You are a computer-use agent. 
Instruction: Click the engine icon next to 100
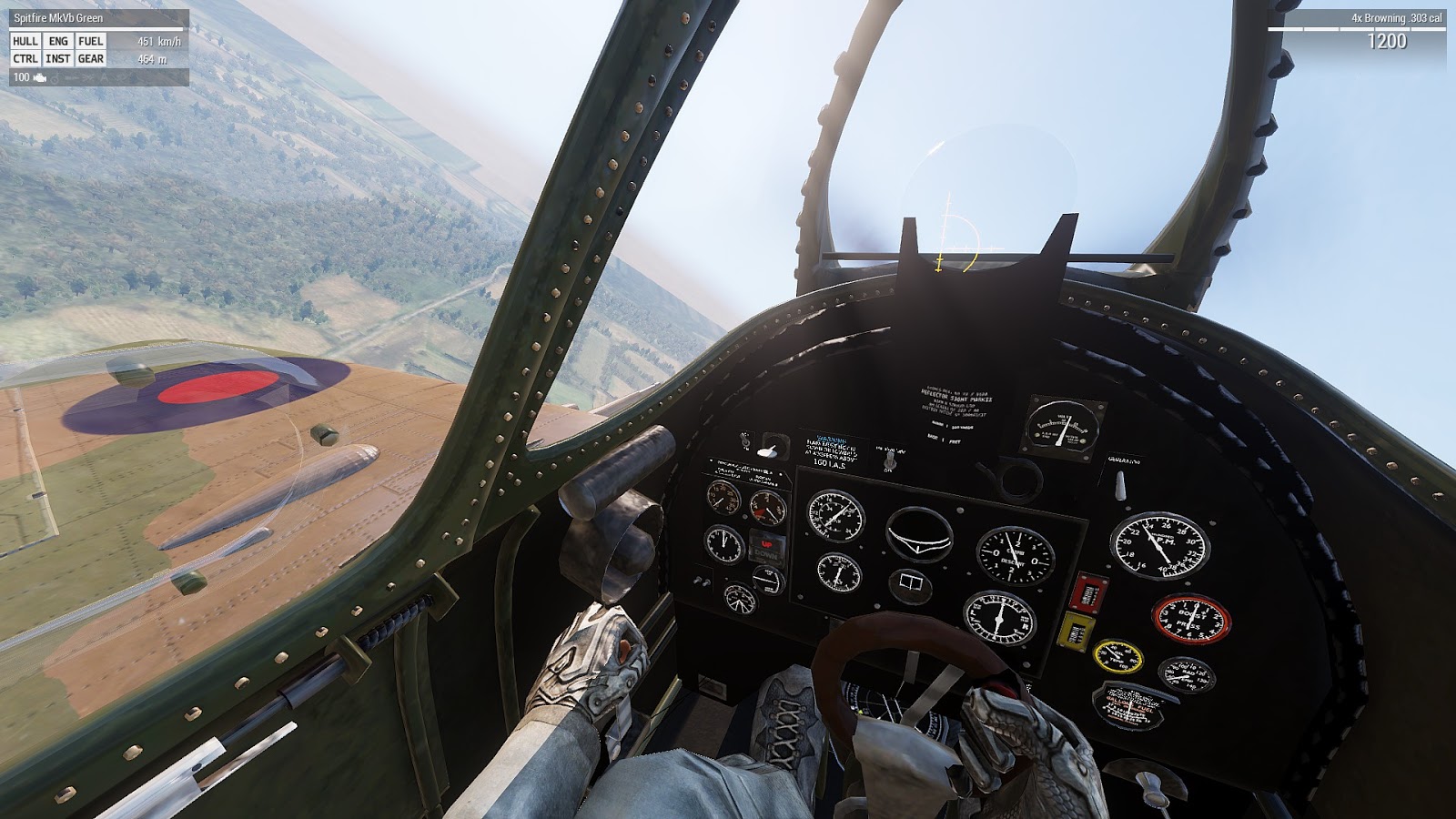pyautogui.click(x=39, y=76)
